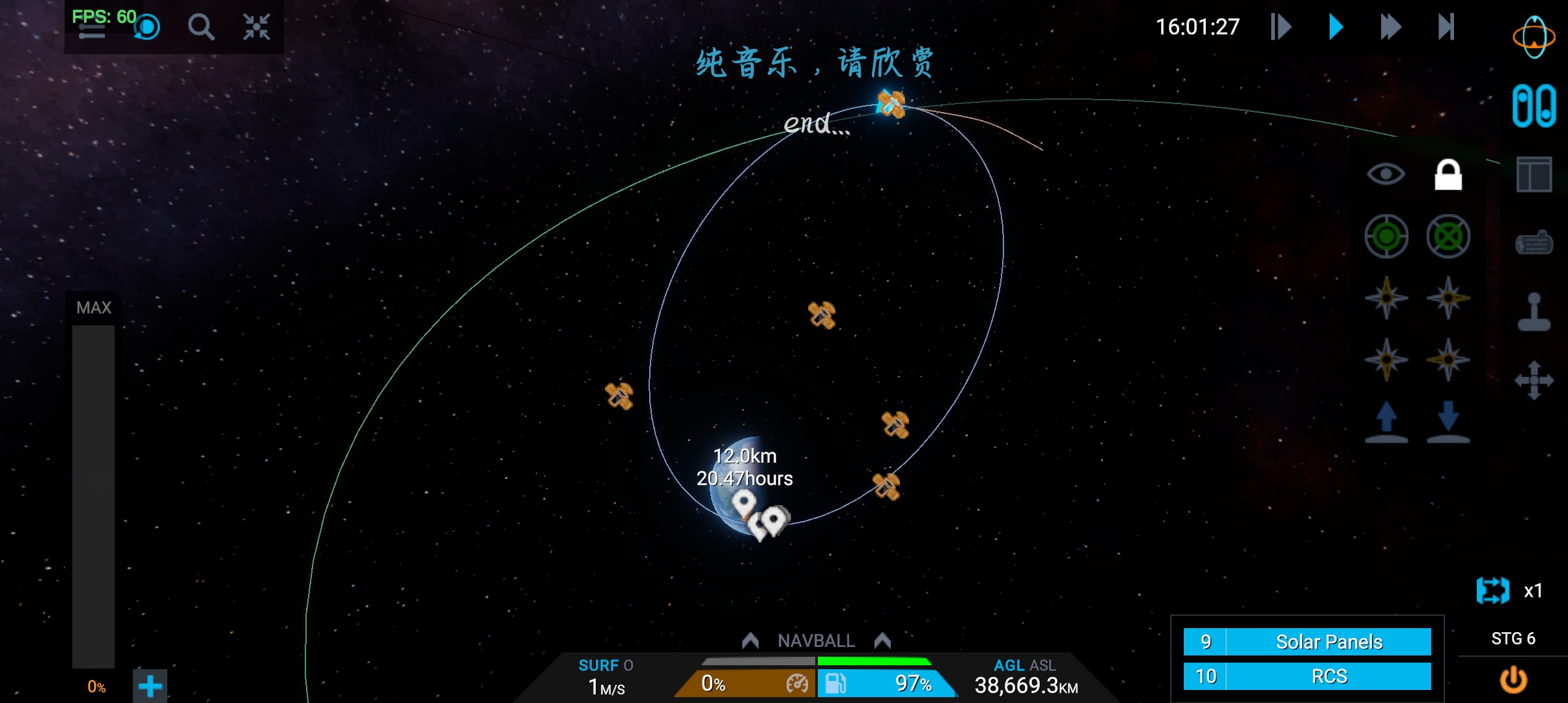The image size is (1568, 703).
Task: Switch view with the orbit planet icon
Action: [1533, 36]
